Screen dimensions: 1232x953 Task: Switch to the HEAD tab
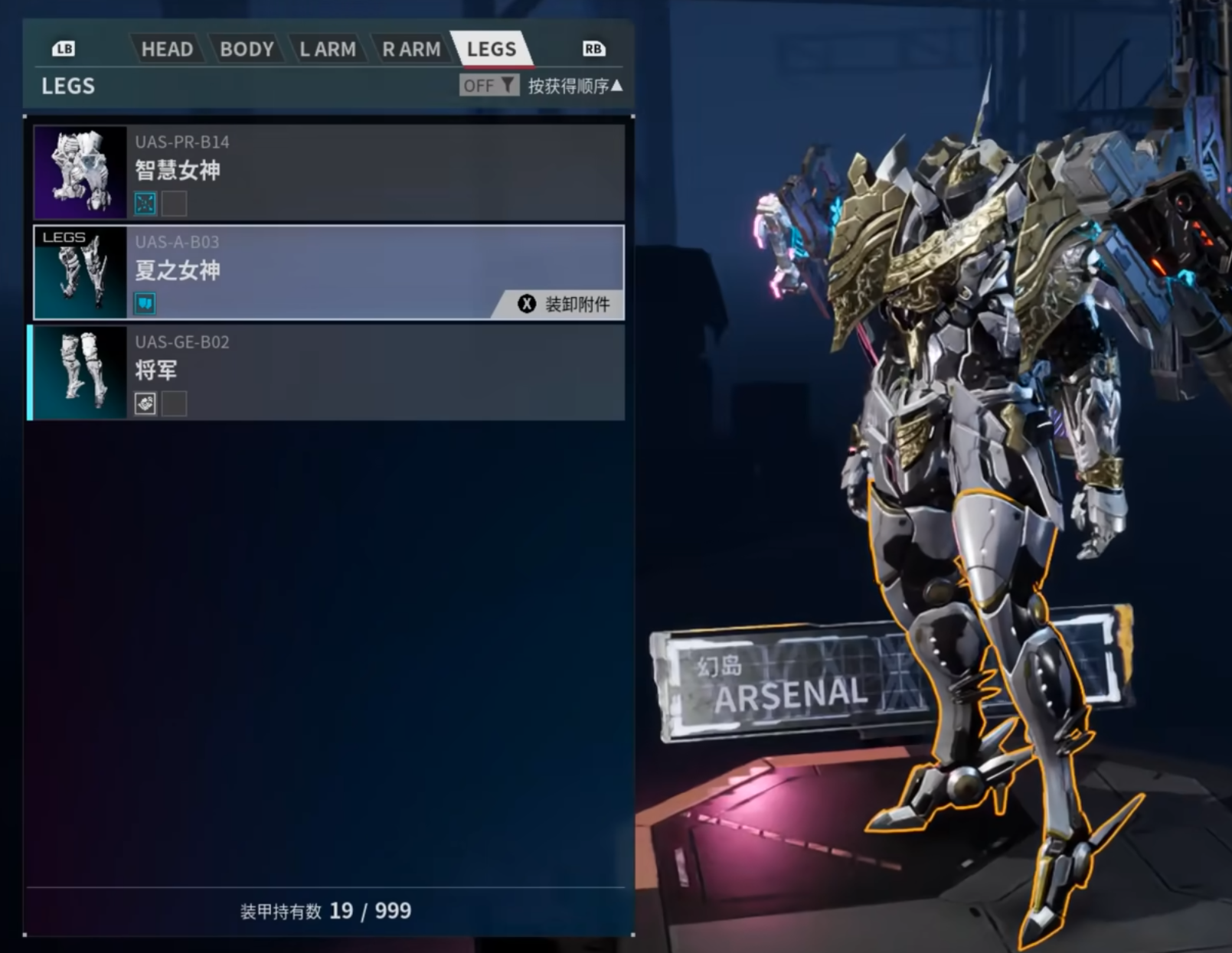[x=166, y=49]
